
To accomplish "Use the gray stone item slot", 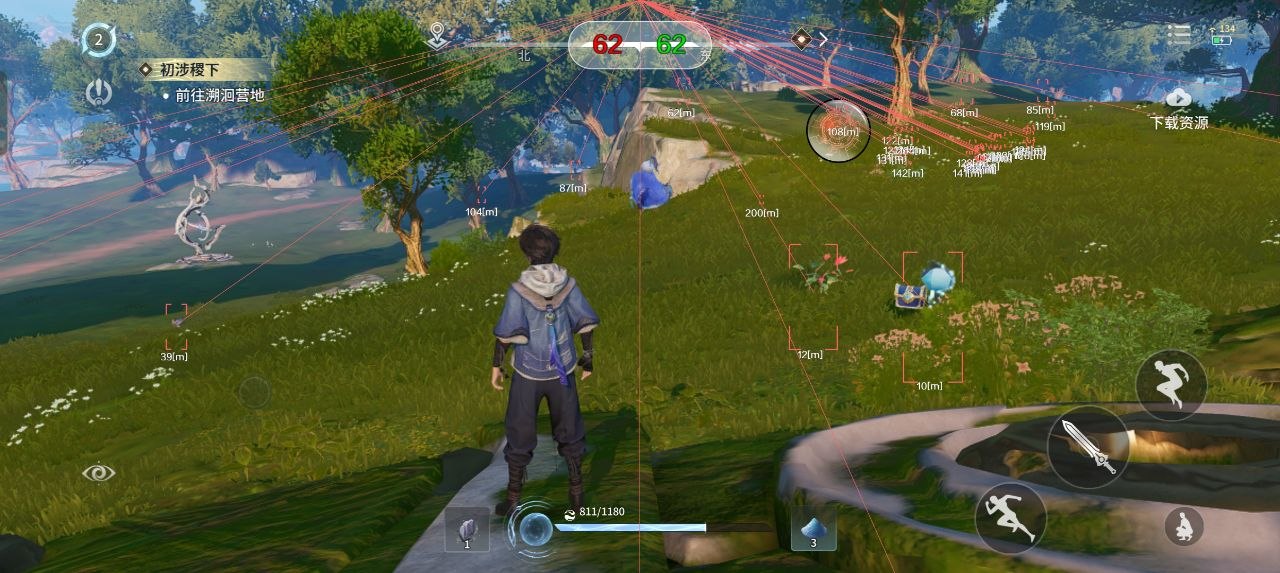I will [467, 529].
